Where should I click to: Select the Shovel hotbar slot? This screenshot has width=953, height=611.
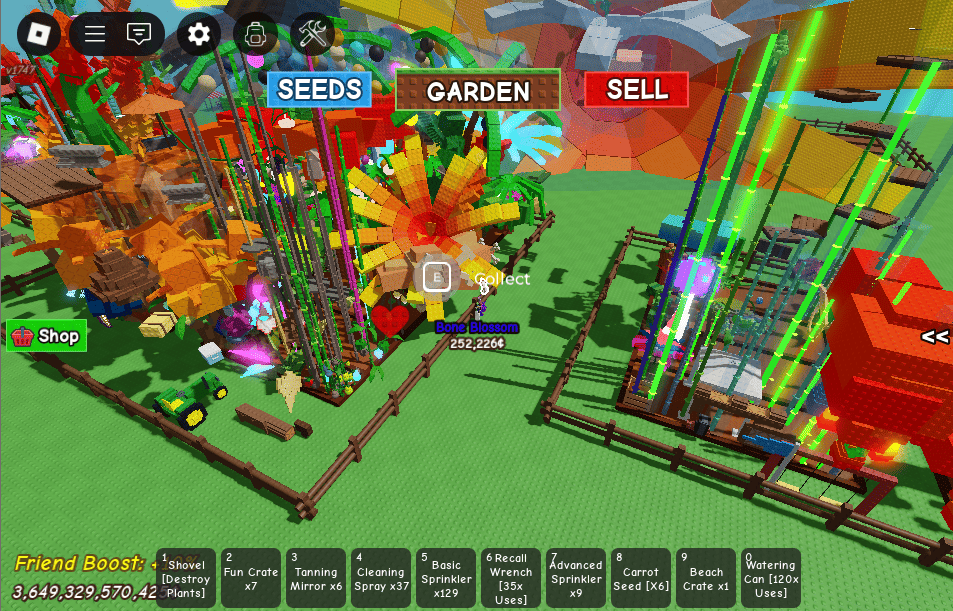tap(186, 578)
